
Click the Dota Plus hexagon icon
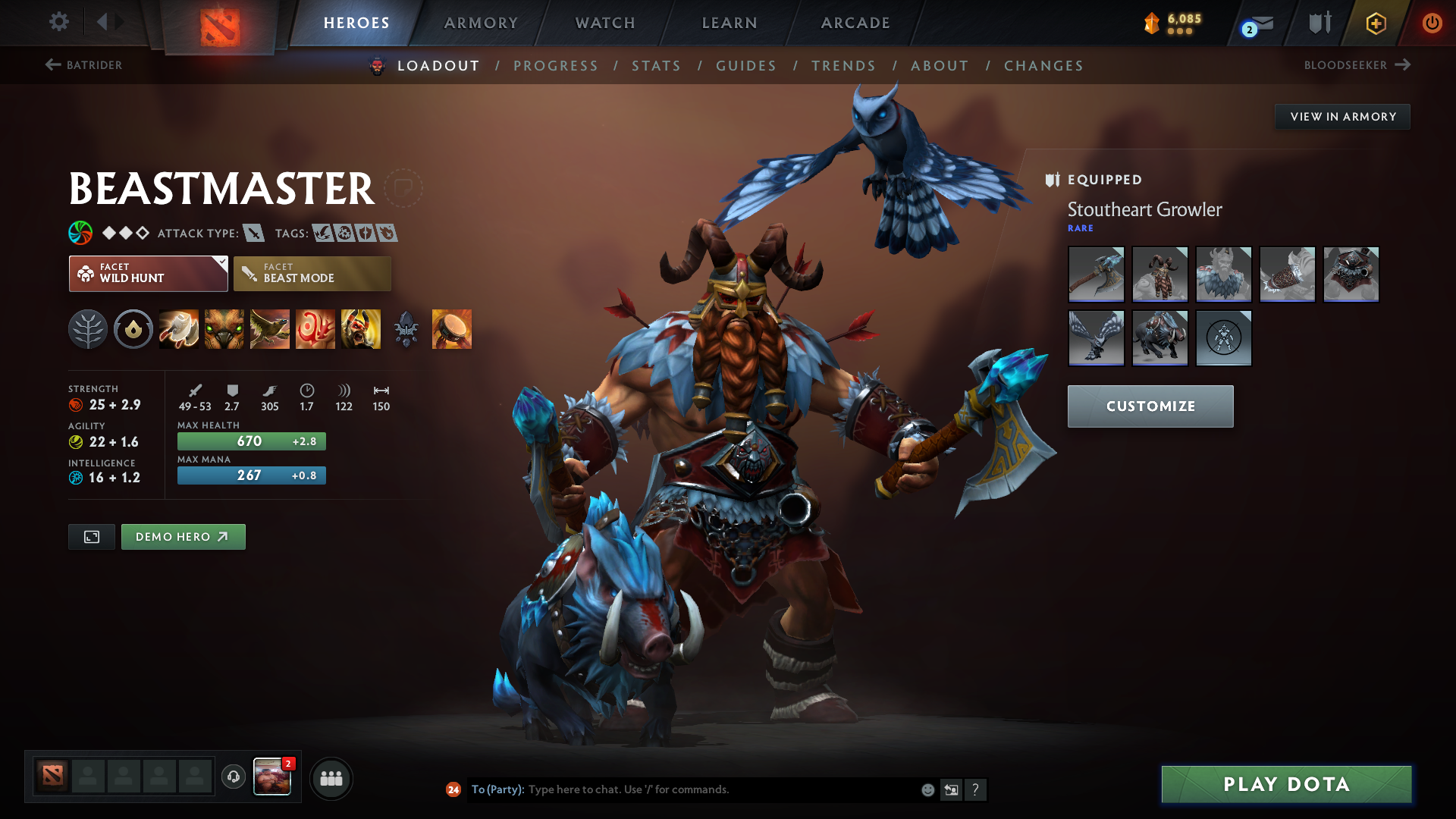pyautogui.click(x=1376, y=23)
